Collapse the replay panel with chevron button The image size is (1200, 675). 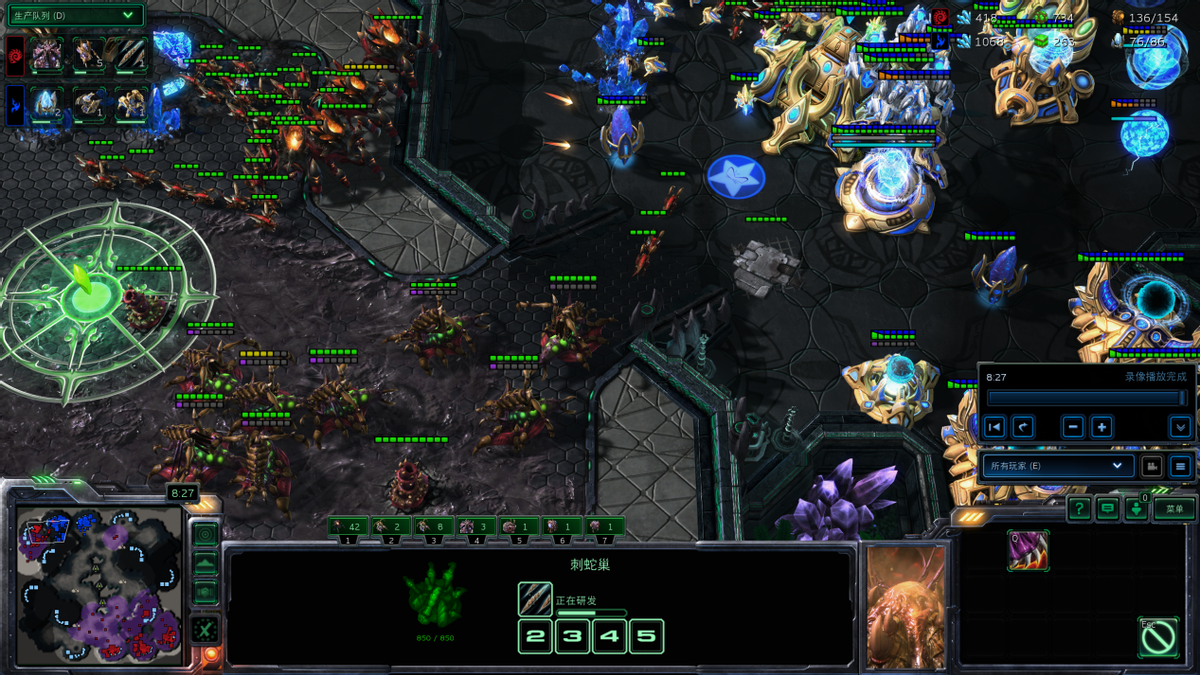(x=1180, y=427)
